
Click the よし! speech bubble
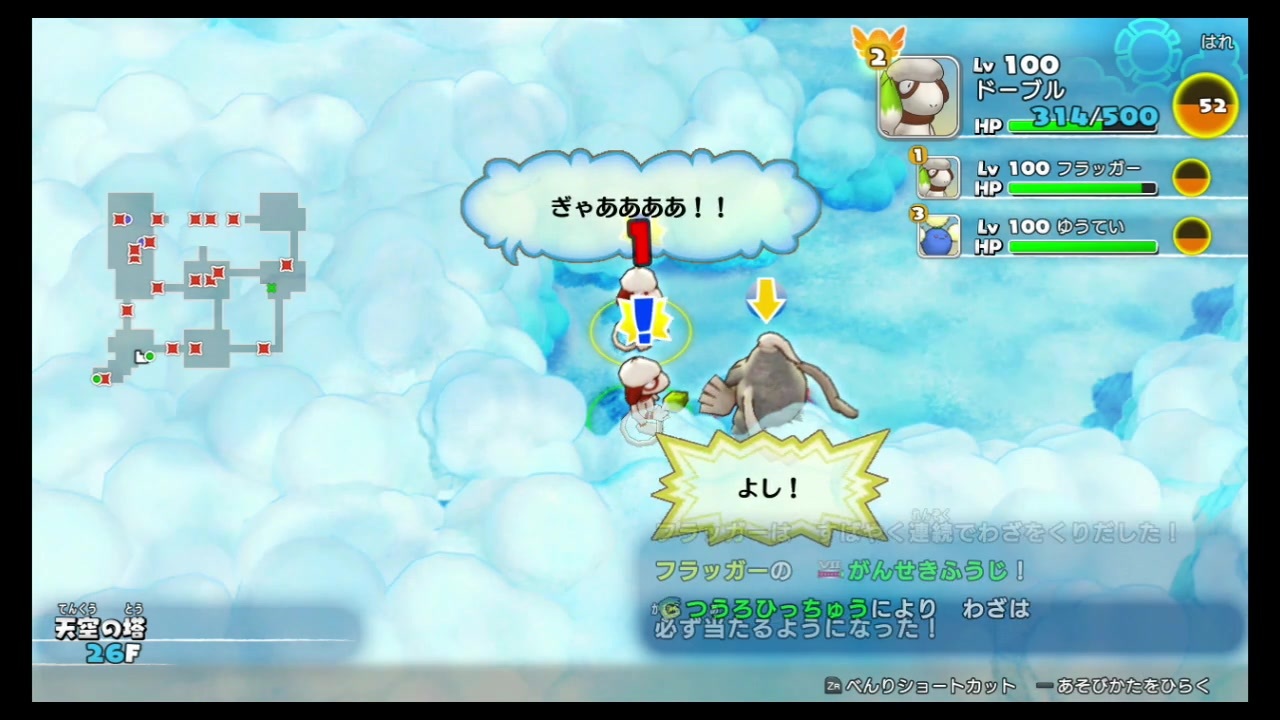coord(770,487)
